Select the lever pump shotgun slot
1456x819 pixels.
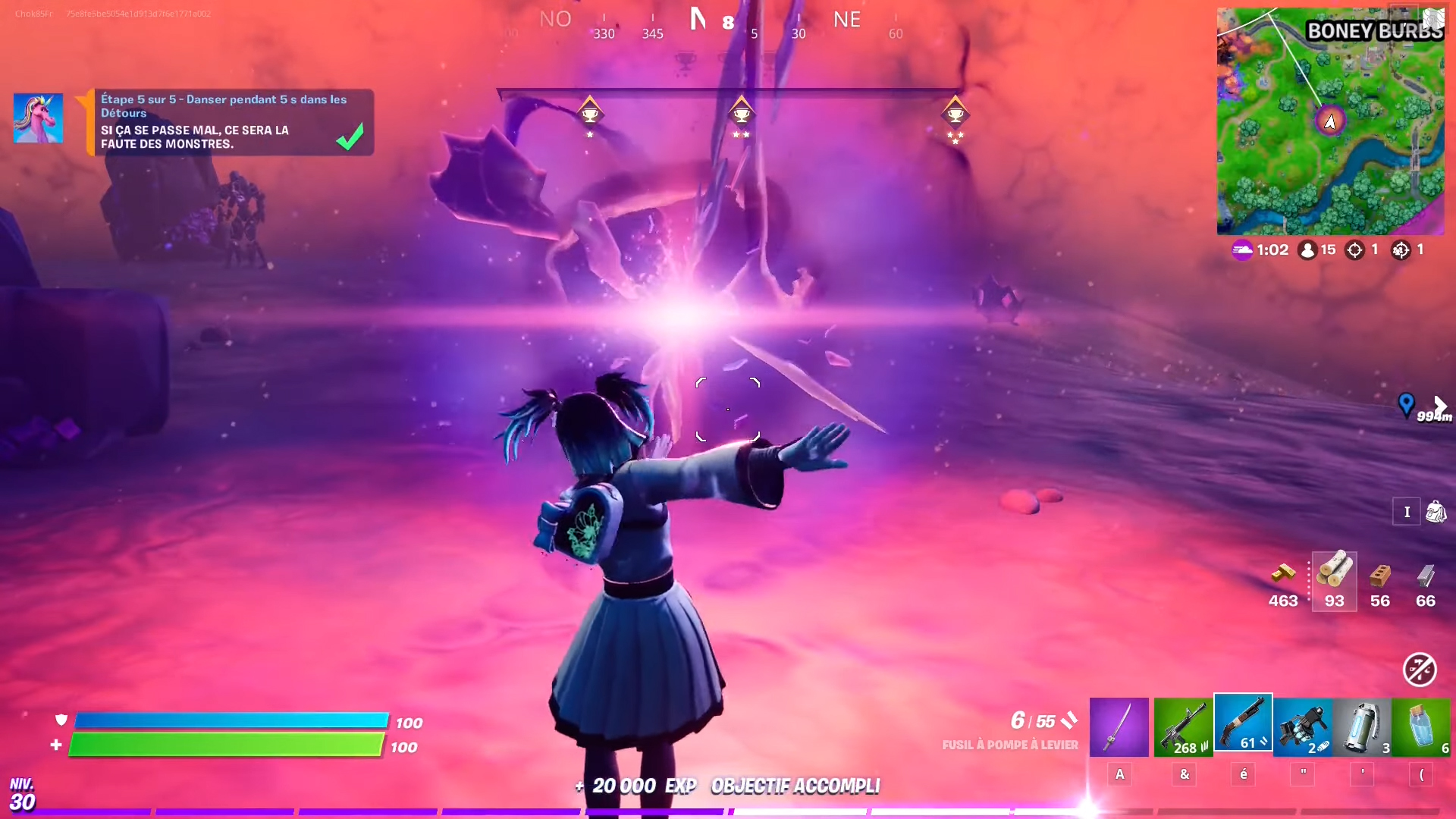tap(1243, 723)
